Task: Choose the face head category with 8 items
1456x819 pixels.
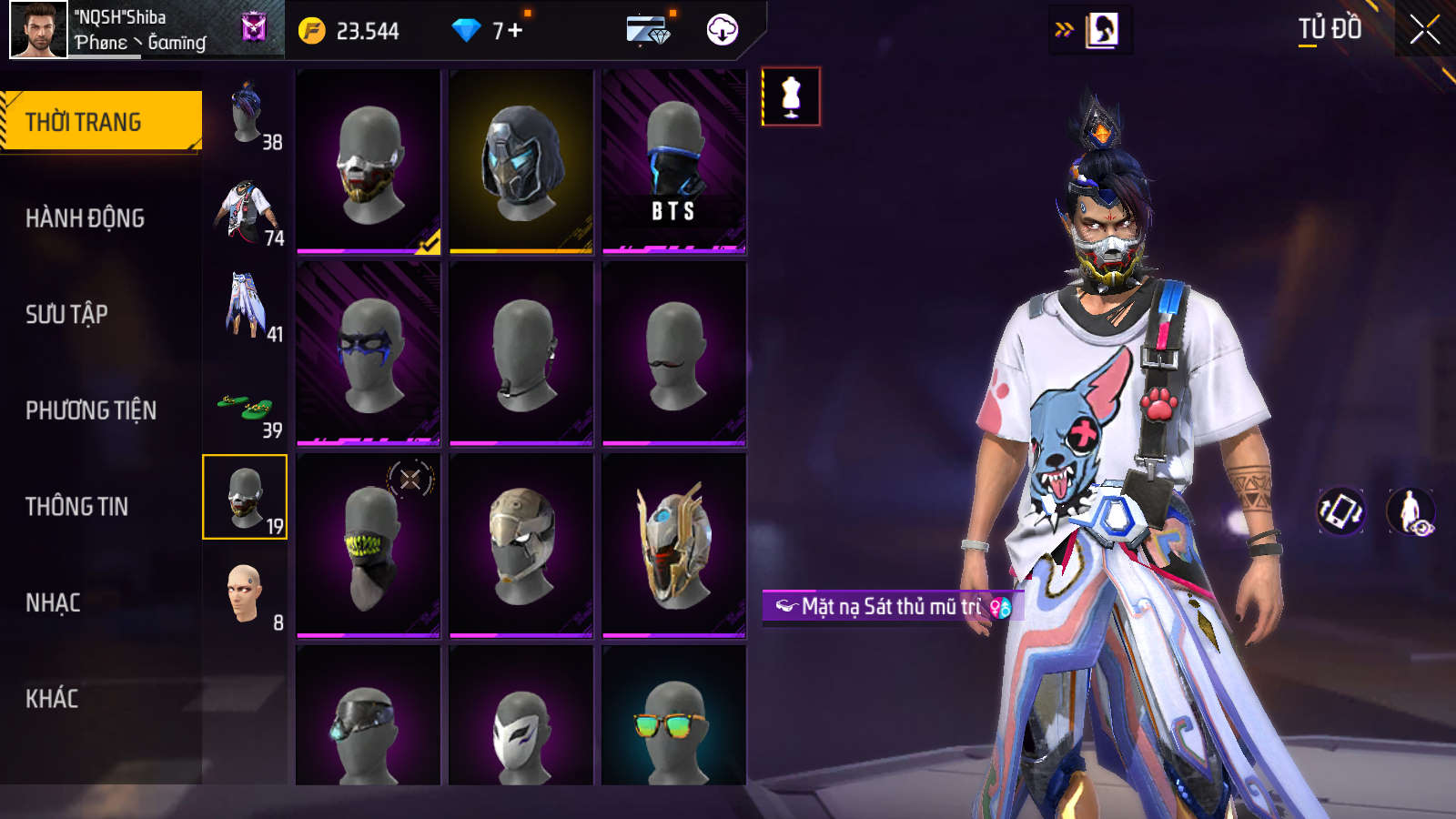Action: coord(246,595)
